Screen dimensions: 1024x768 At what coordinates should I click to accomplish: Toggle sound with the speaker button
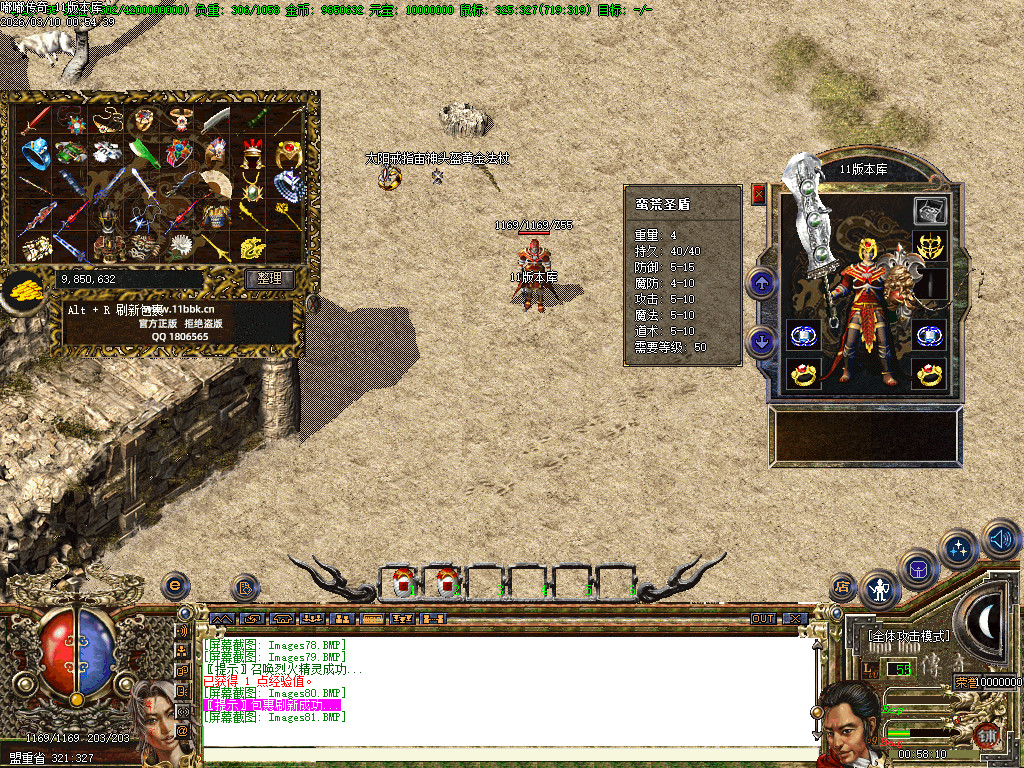pyautogui.click(x=1000, y=540)
